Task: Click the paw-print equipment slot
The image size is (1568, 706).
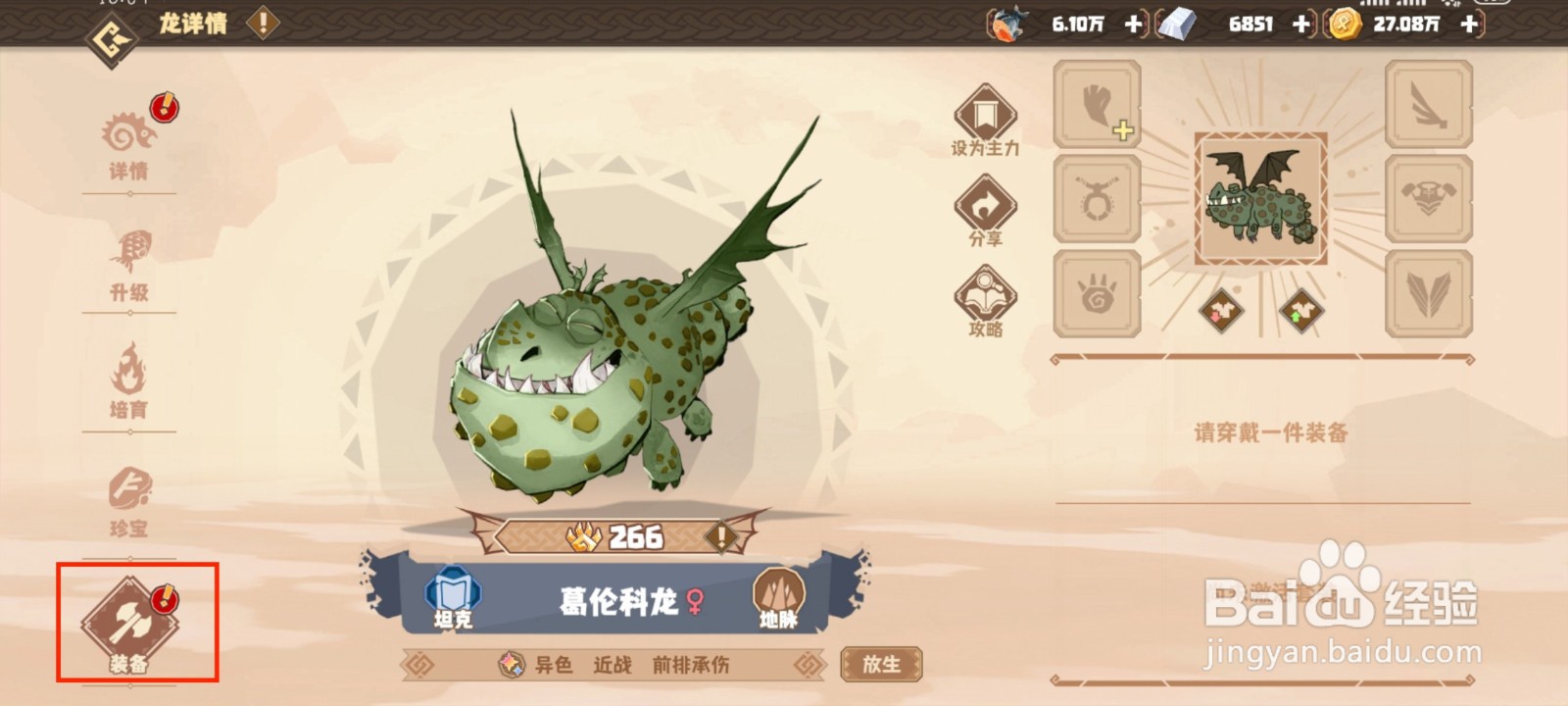Action: click(1097, 289)
